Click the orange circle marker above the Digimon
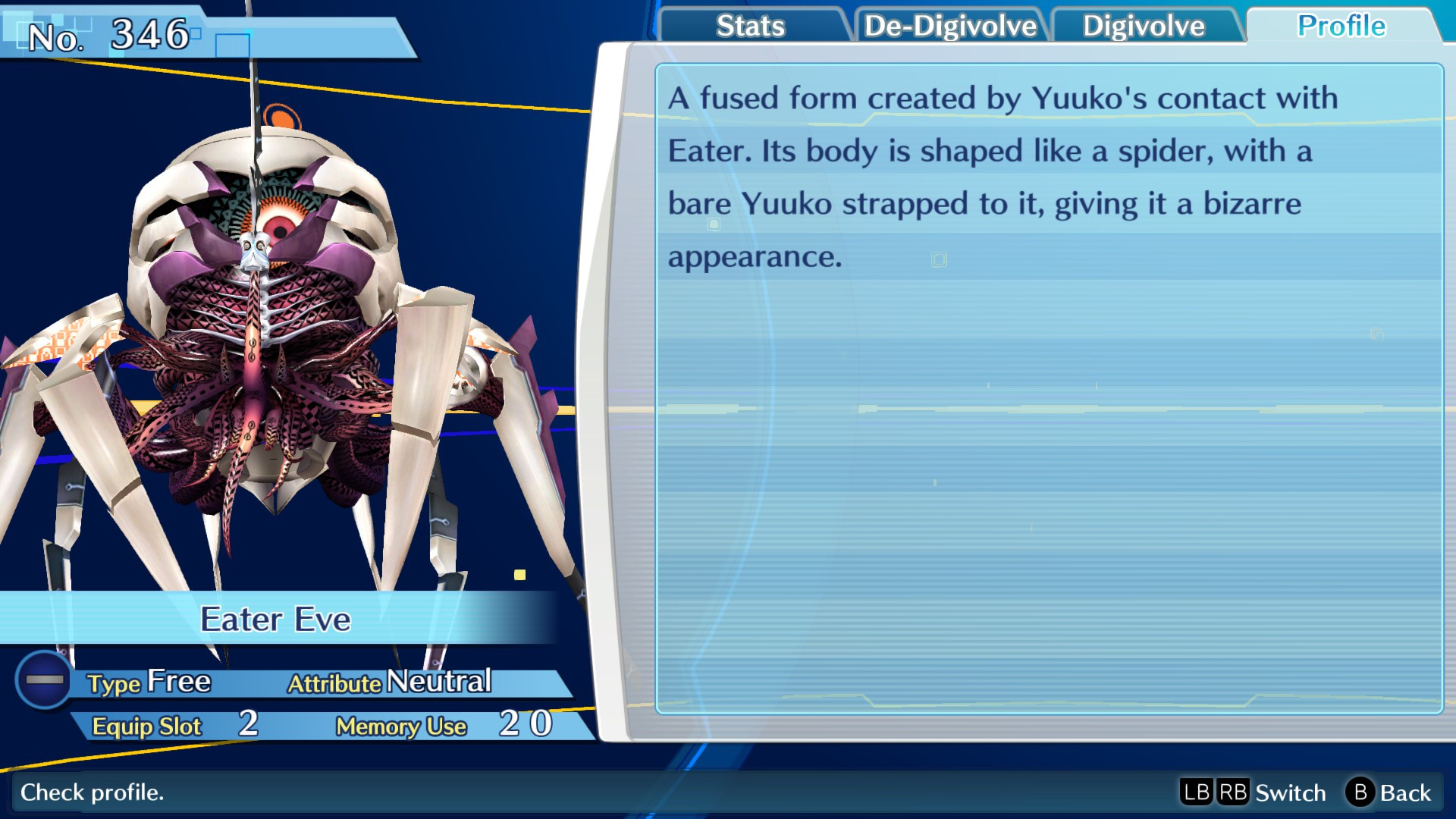 (x=283, y=118)
